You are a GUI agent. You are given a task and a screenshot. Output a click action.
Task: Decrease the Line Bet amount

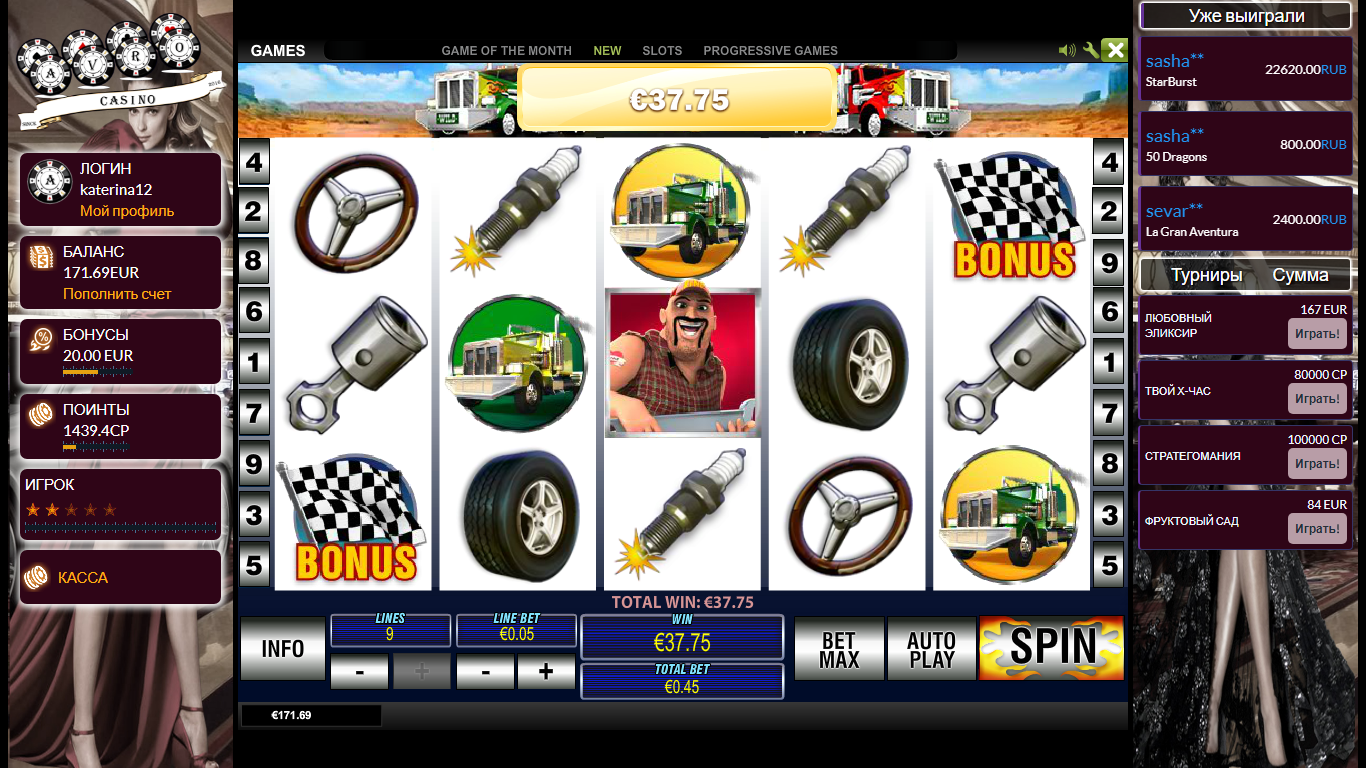point(485,673)
